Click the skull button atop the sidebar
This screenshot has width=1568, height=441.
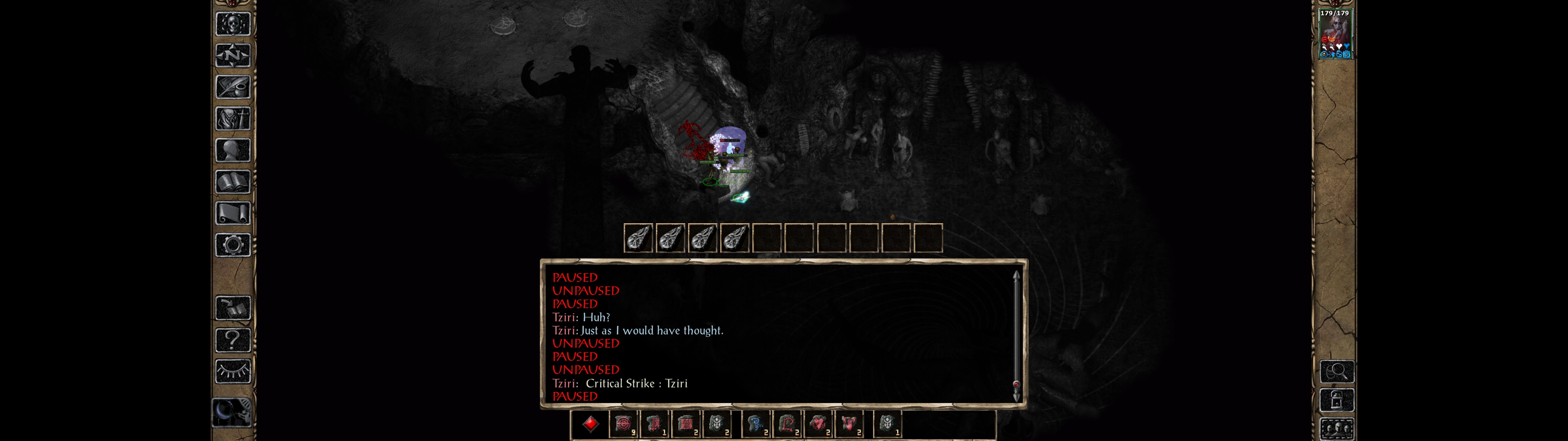pyautogui.click(x=232, y=24)
